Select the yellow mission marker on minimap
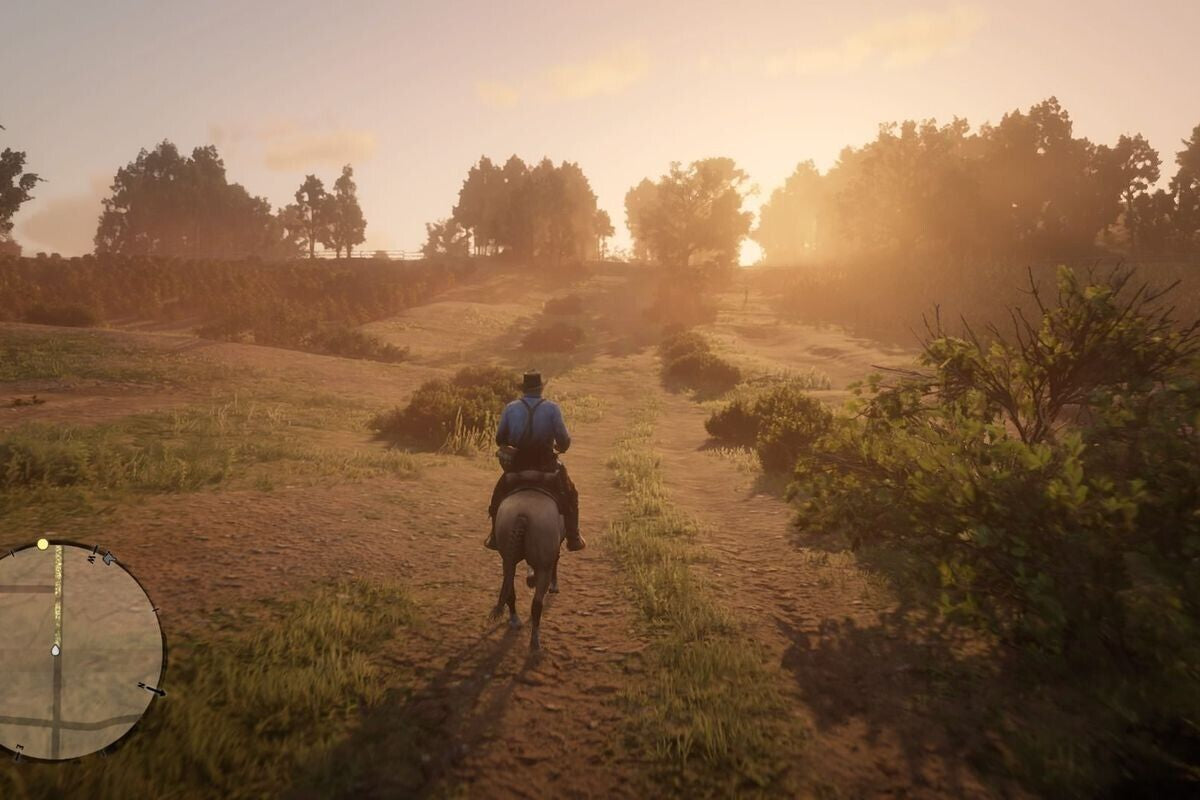Image resolution: width=1200 pixels, height=800 pixels. pos(42,544)
